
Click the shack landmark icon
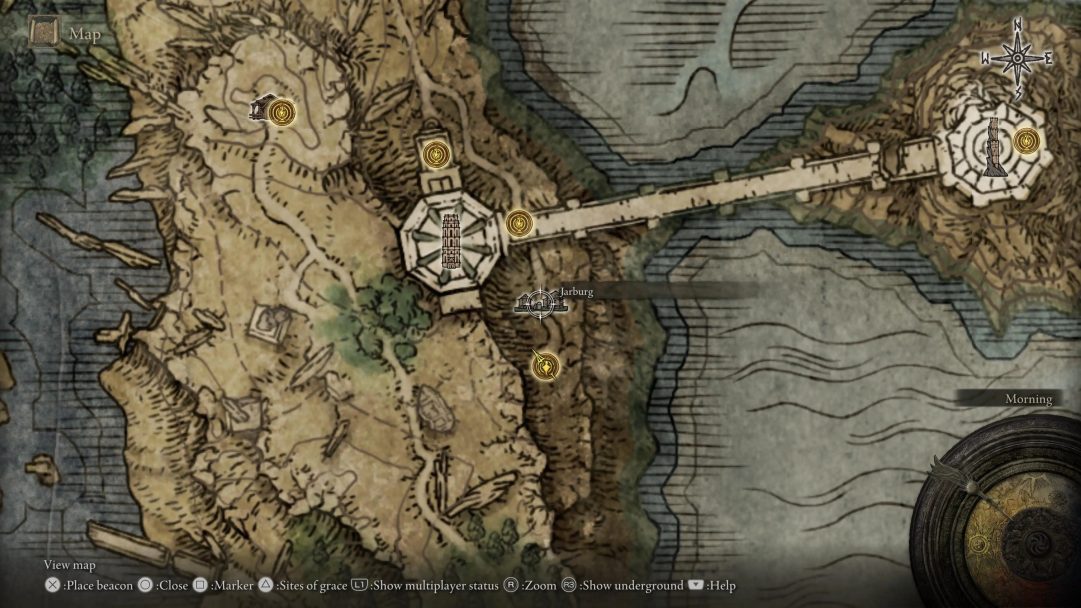click(x=261, y=107)
